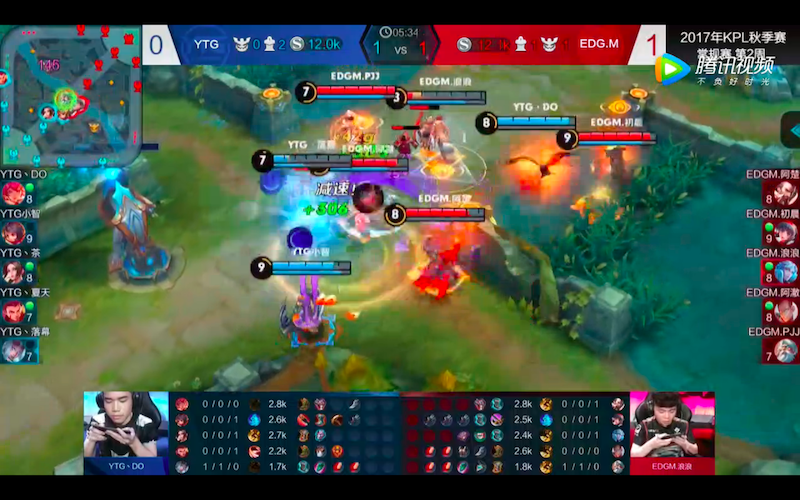Select the YTG小智 hero portrait
Image resolution: width=800 pixels, height=500 pixels.
coord(13,233)
